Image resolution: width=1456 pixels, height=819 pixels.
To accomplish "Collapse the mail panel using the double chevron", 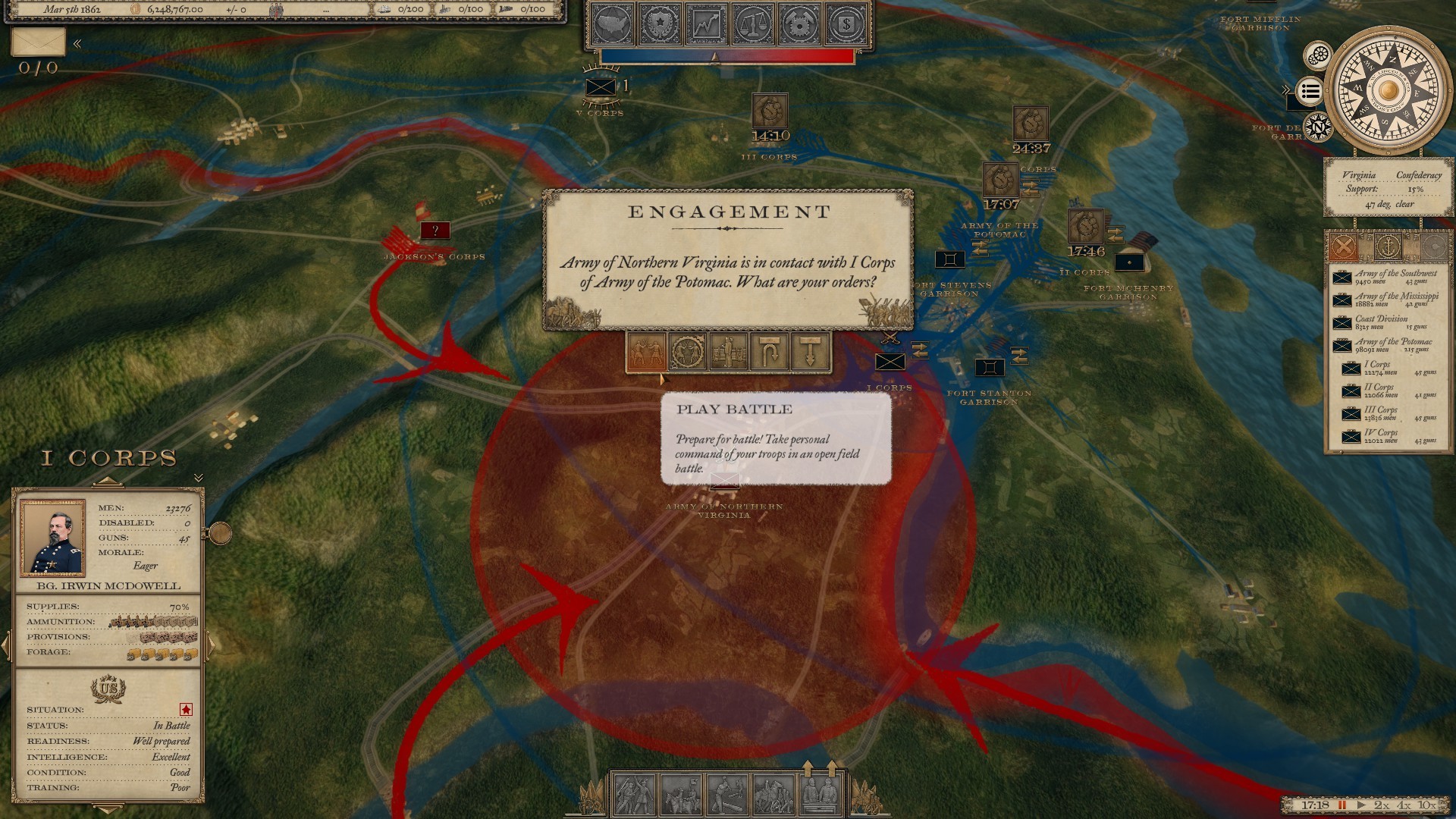I will (77, 44).
